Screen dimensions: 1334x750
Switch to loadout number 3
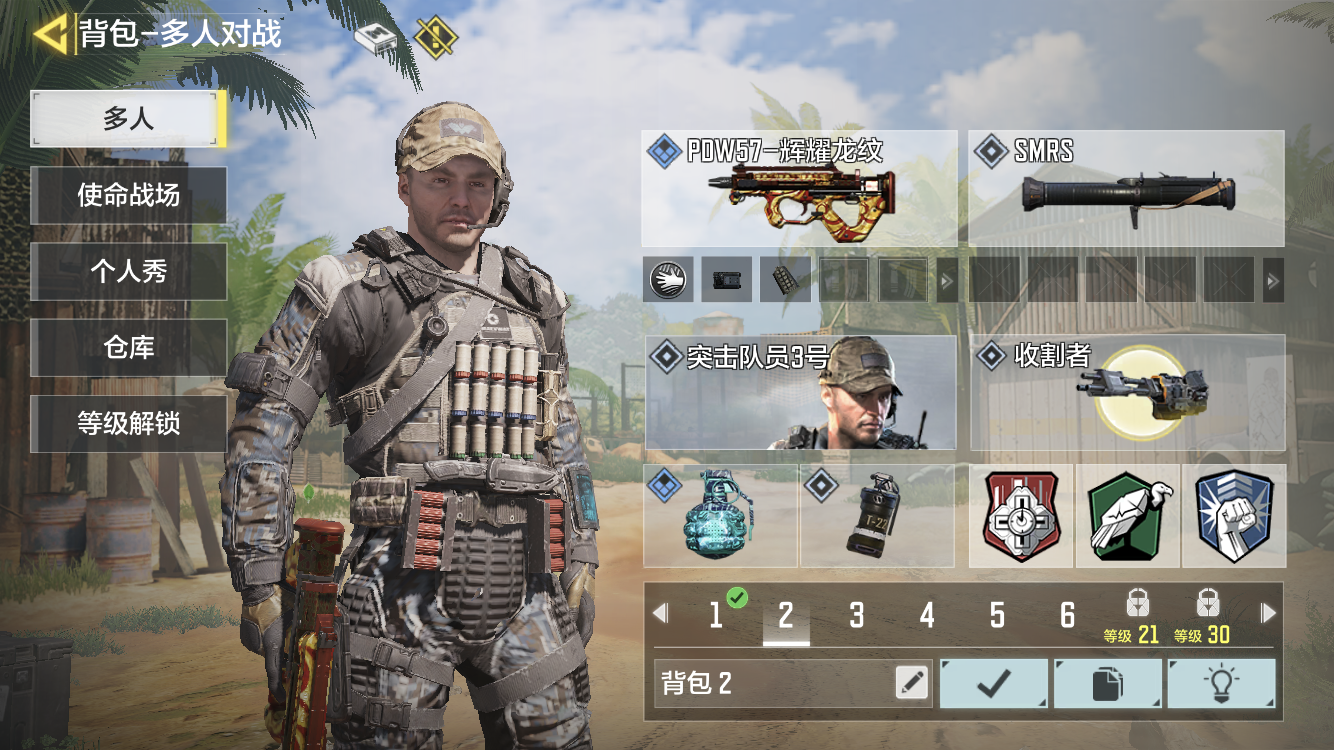856,615
